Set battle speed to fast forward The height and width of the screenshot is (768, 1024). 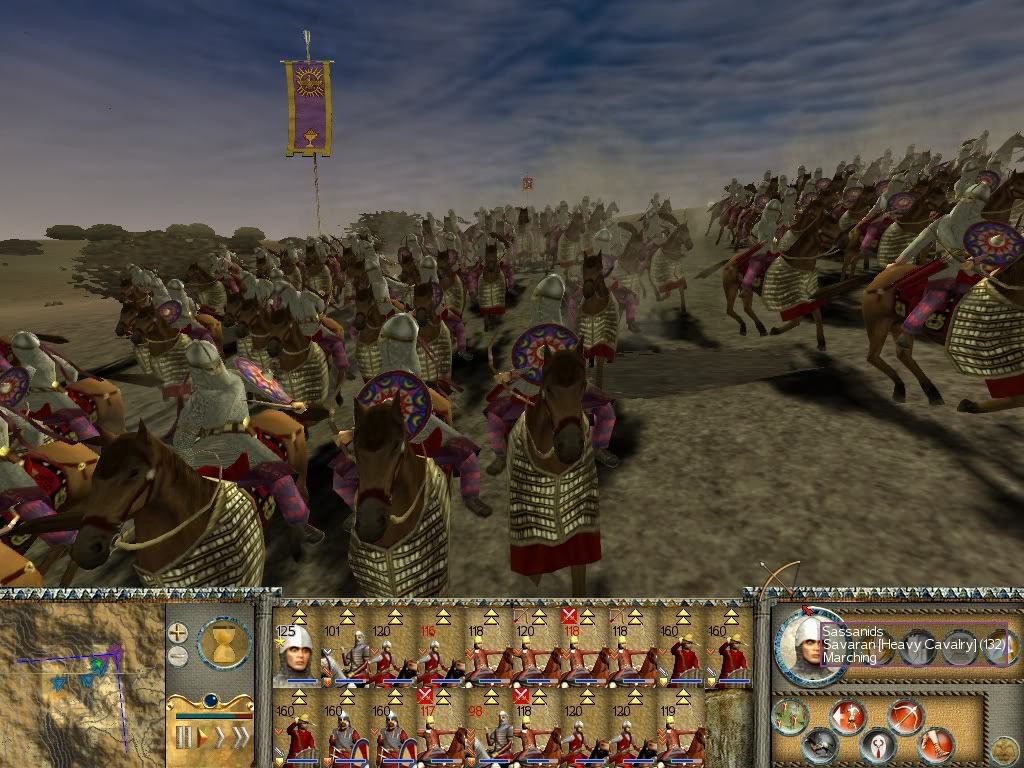click(220, 738)
